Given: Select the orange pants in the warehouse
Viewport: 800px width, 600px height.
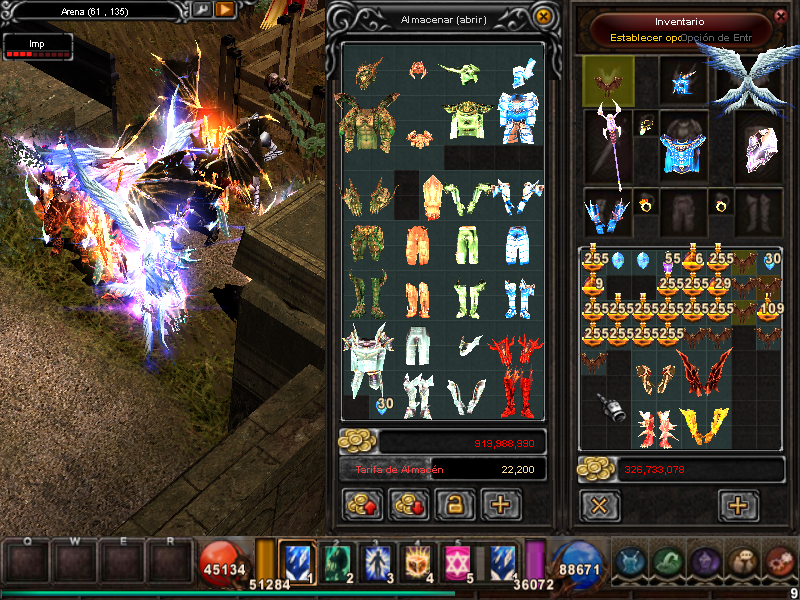Looking at the screenshot, I should (x=417, y=243).
